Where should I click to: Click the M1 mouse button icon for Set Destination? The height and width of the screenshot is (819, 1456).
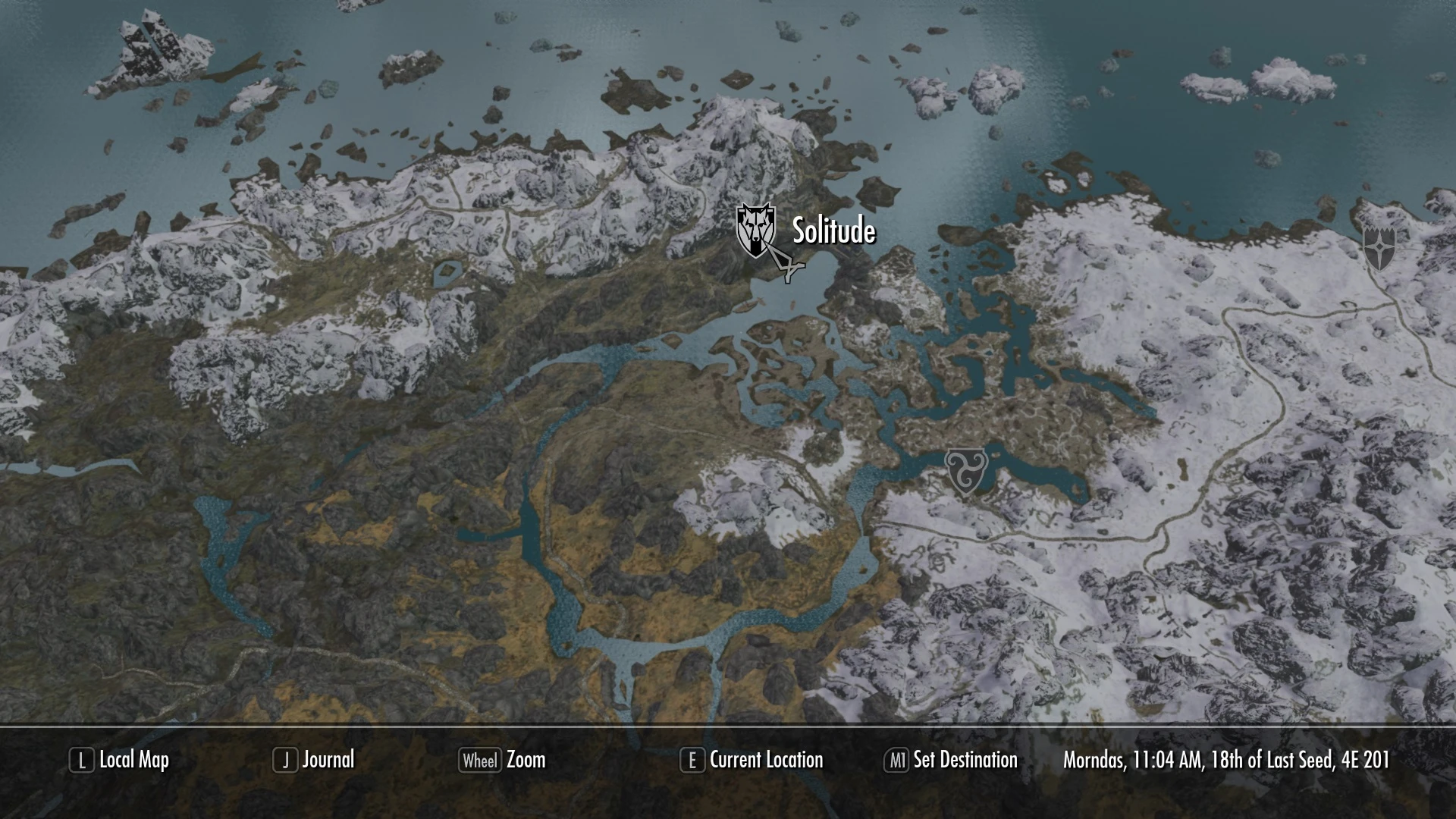tap(898, 760)
